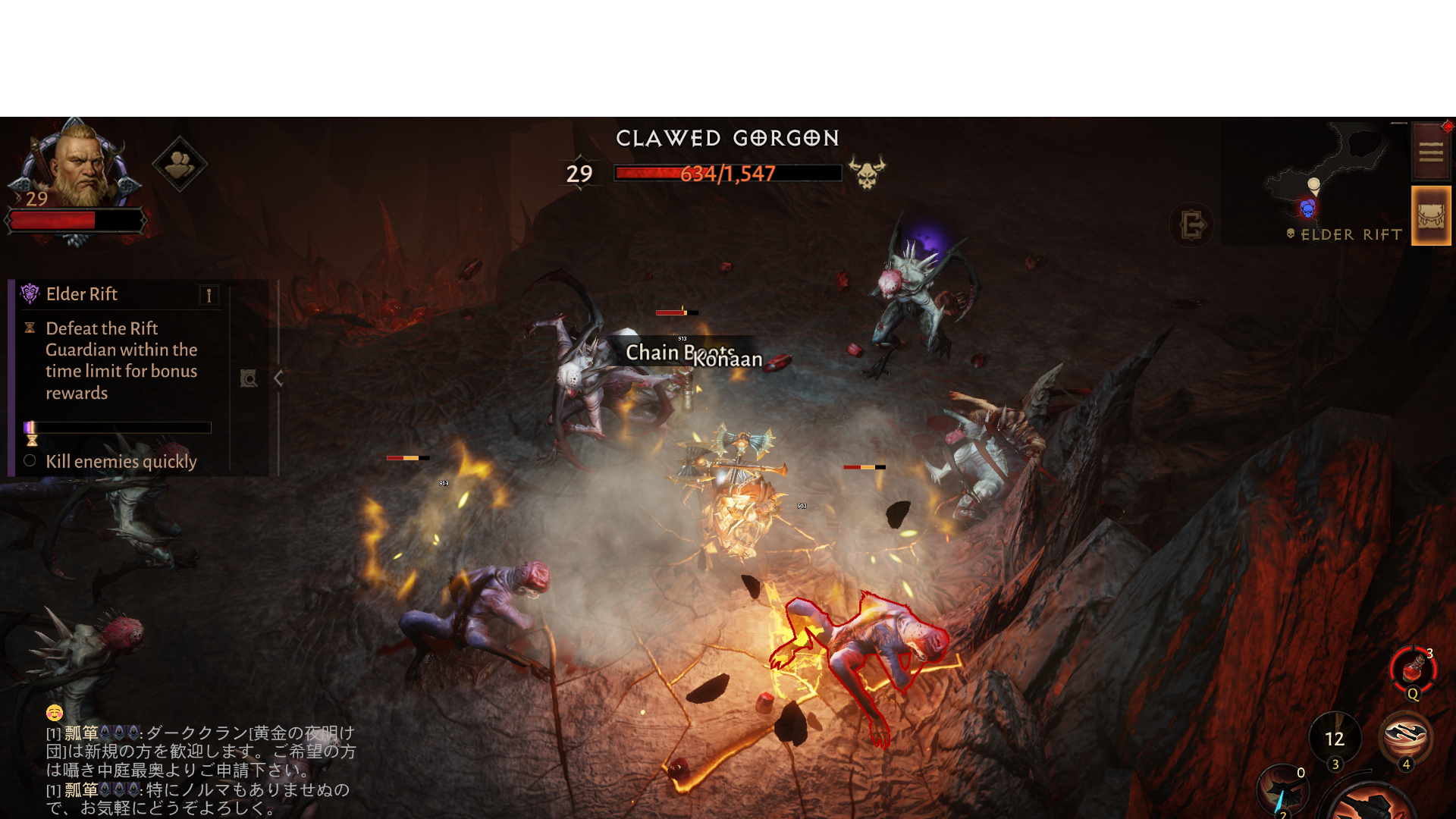Toggle the magnifier icon on the Elder Rift panel
The image size is (1456, 819).
[249, 378]
